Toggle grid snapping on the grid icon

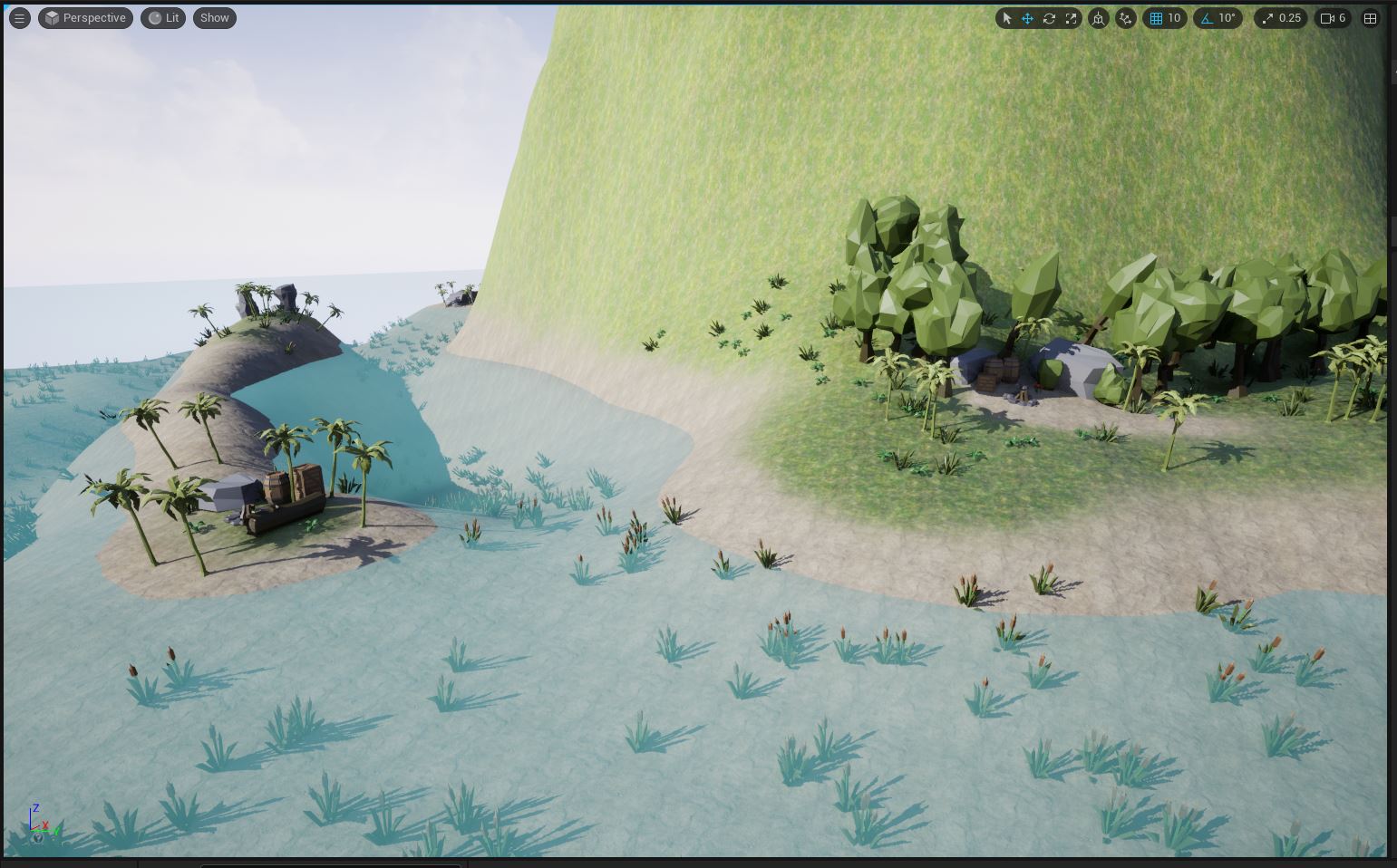[x=1156, y=18]
